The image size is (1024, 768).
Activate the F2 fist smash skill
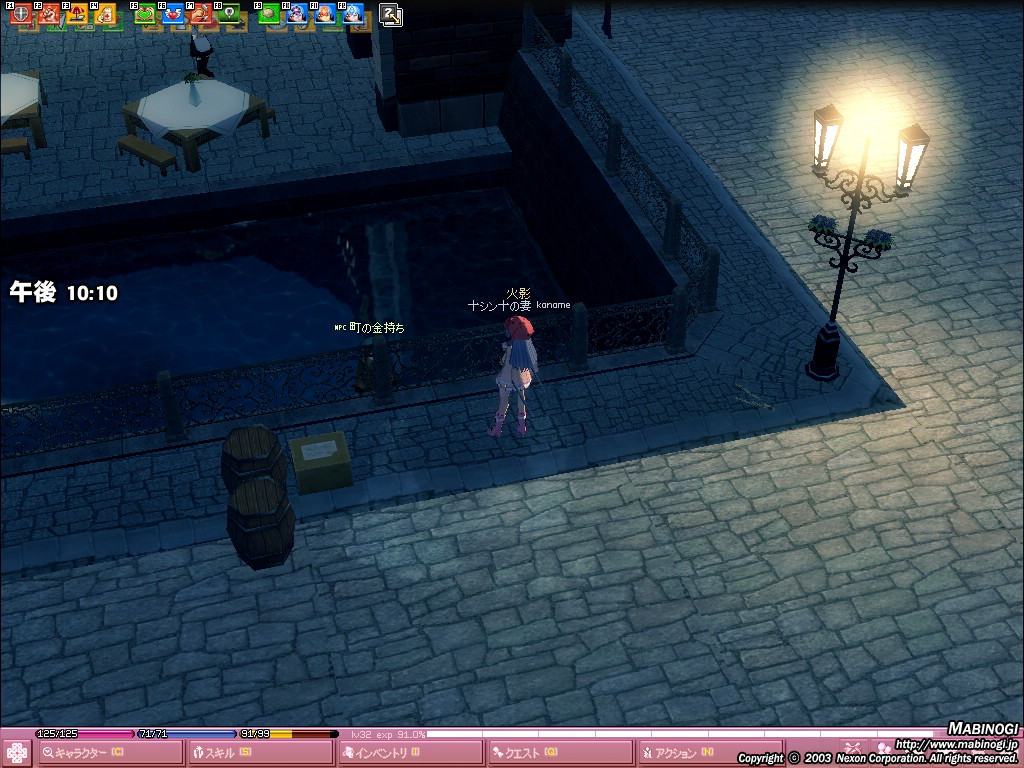[x=50, y=15]
